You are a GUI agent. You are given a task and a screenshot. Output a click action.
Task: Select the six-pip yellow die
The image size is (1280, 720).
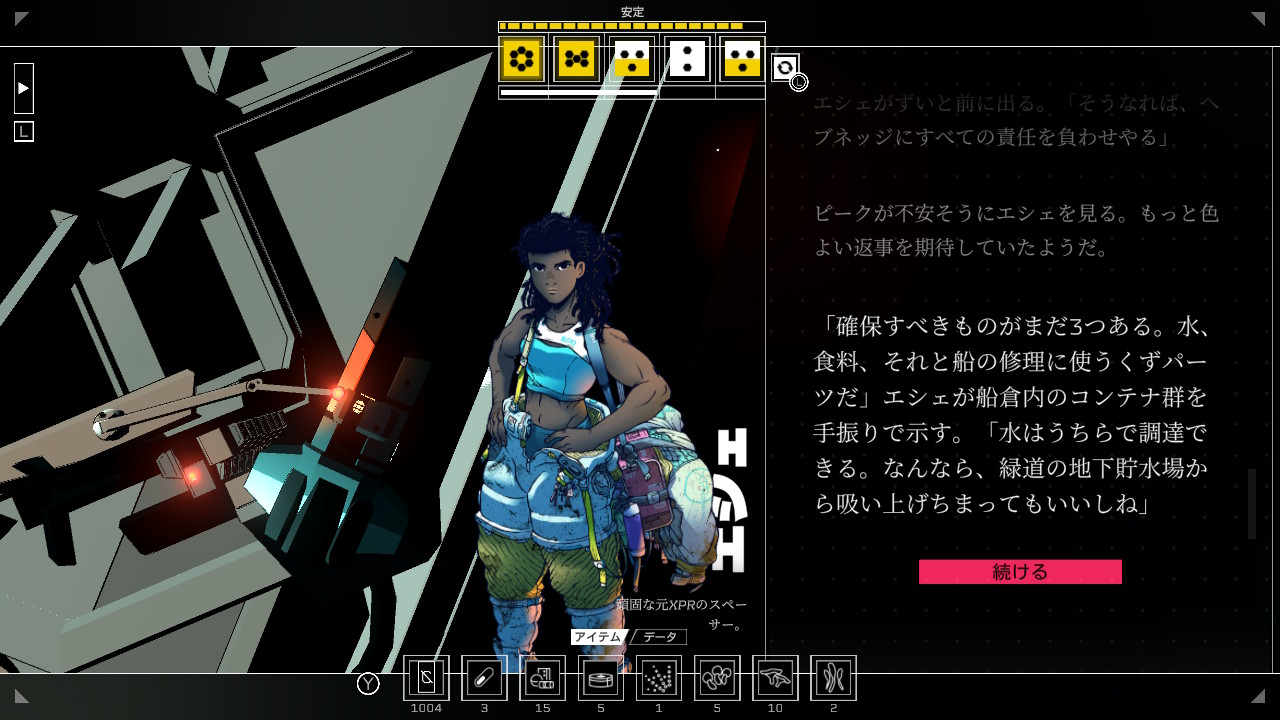pos(521,62)
